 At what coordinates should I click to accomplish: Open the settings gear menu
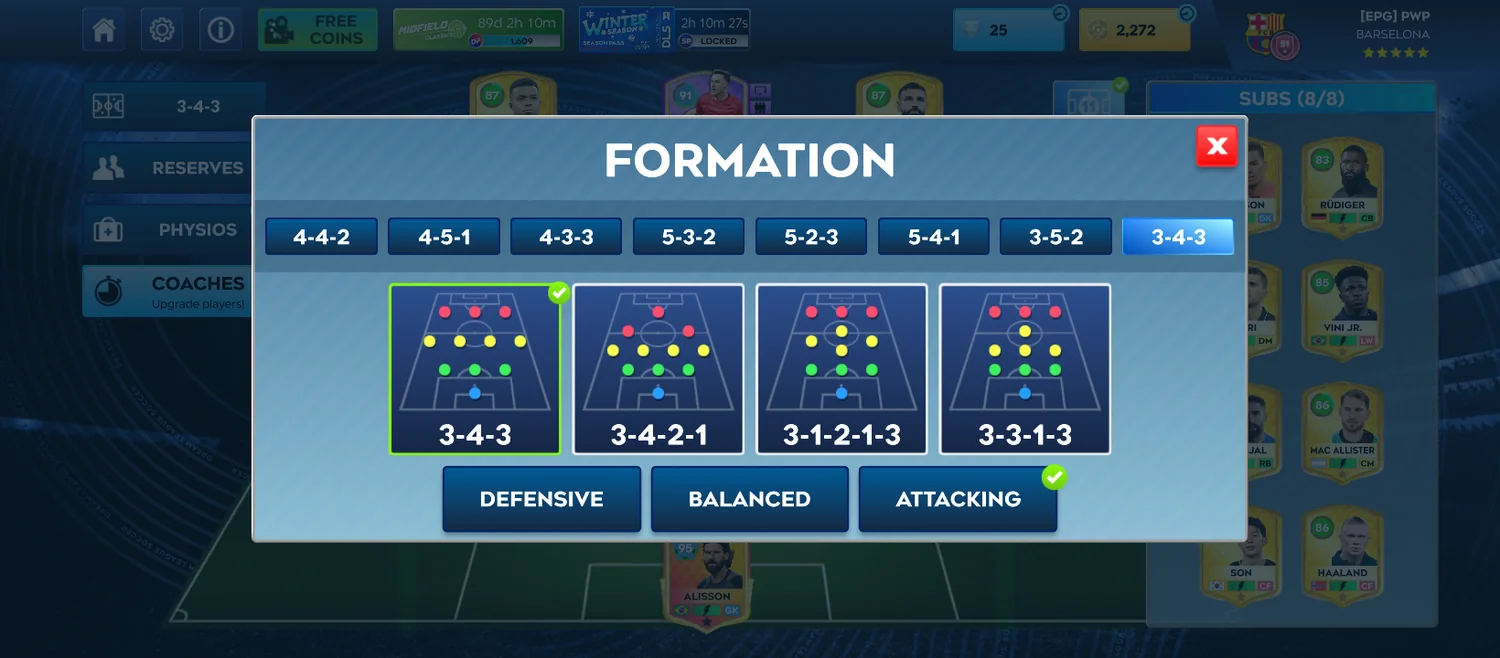pos(162,30)
